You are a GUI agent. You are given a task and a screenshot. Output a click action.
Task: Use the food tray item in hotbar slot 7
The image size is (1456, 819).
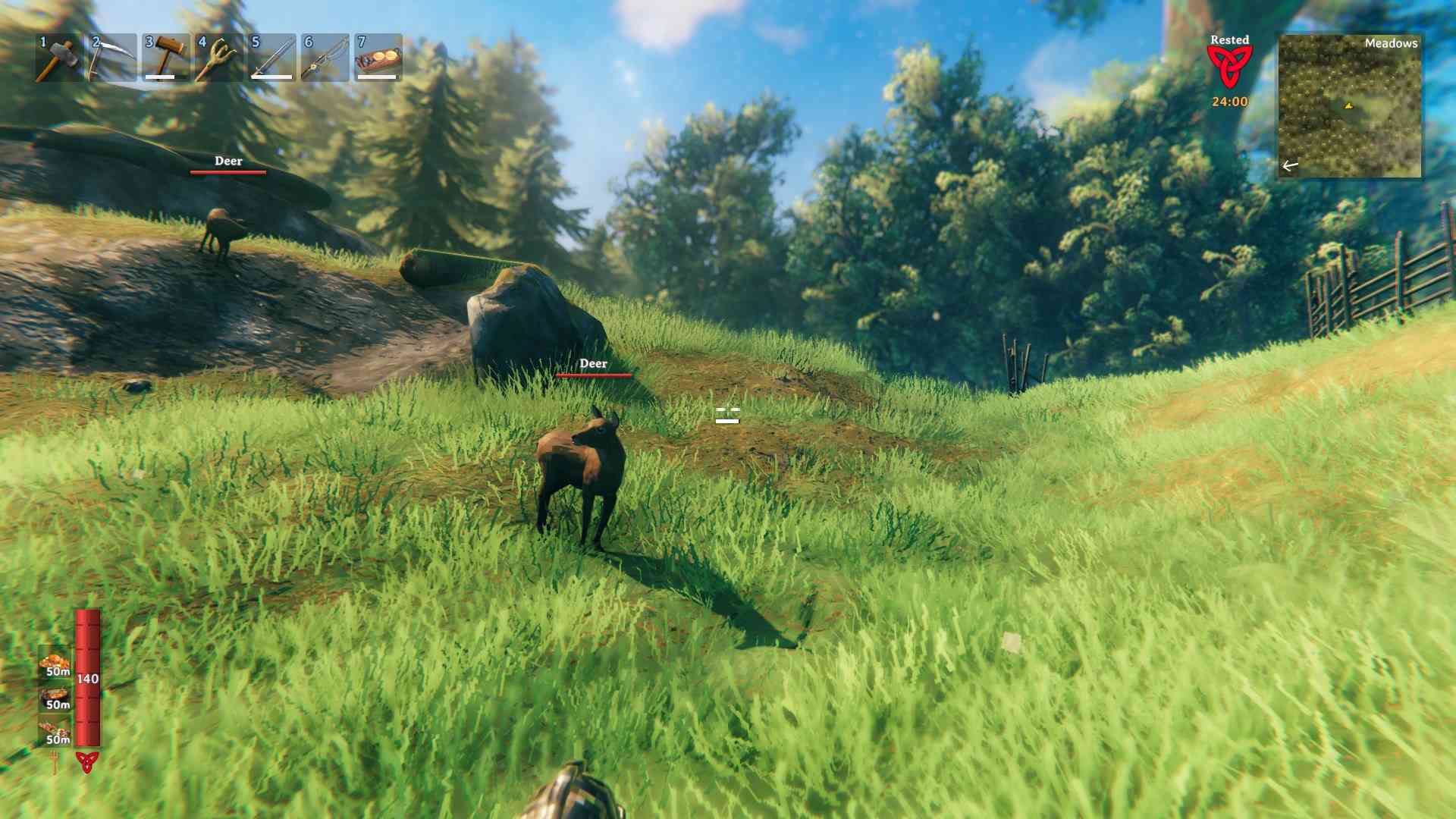[x=375, y=57]
